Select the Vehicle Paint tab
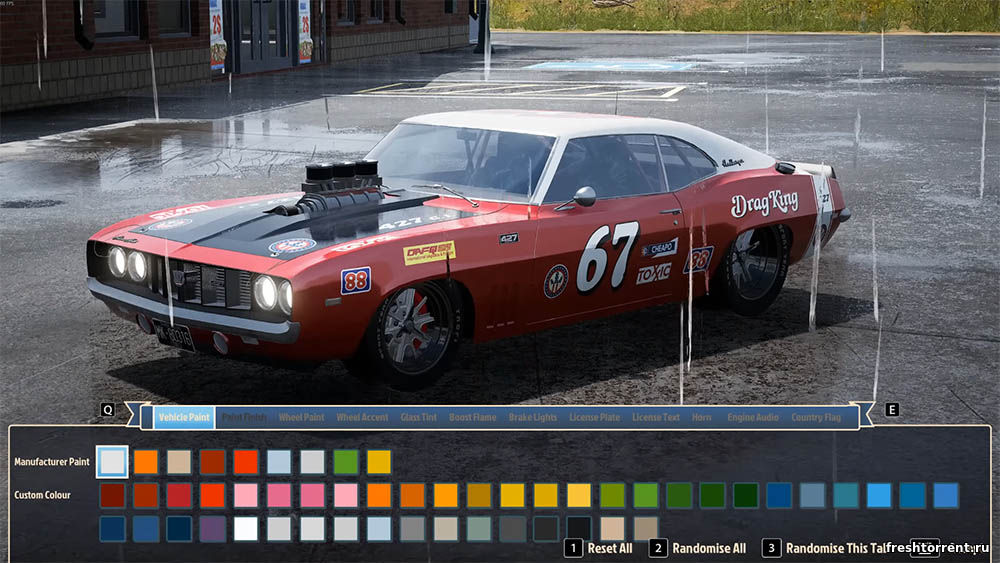The width and height of the screenshot is (1000, 563). point(184,417)
